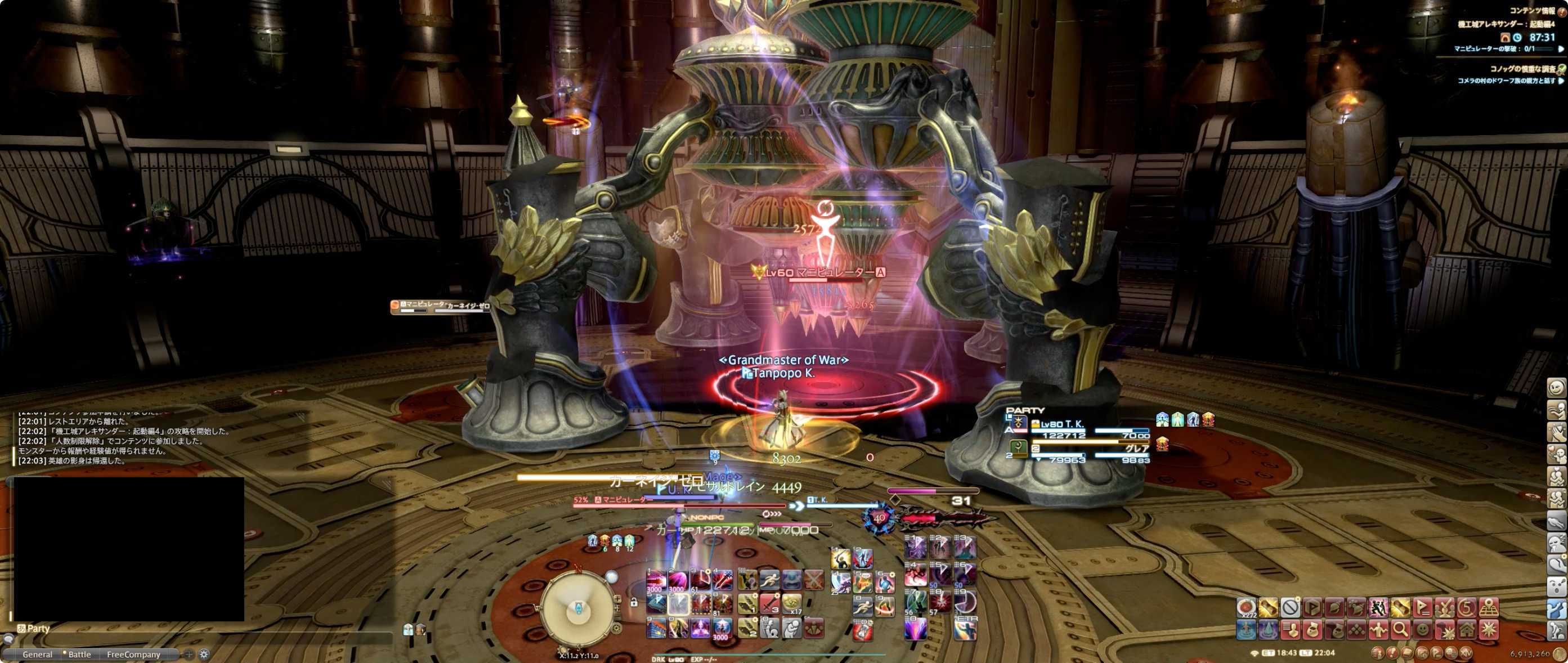Select the FreeCompany chat tab
1568x663 pixels.
click(133, 655)
